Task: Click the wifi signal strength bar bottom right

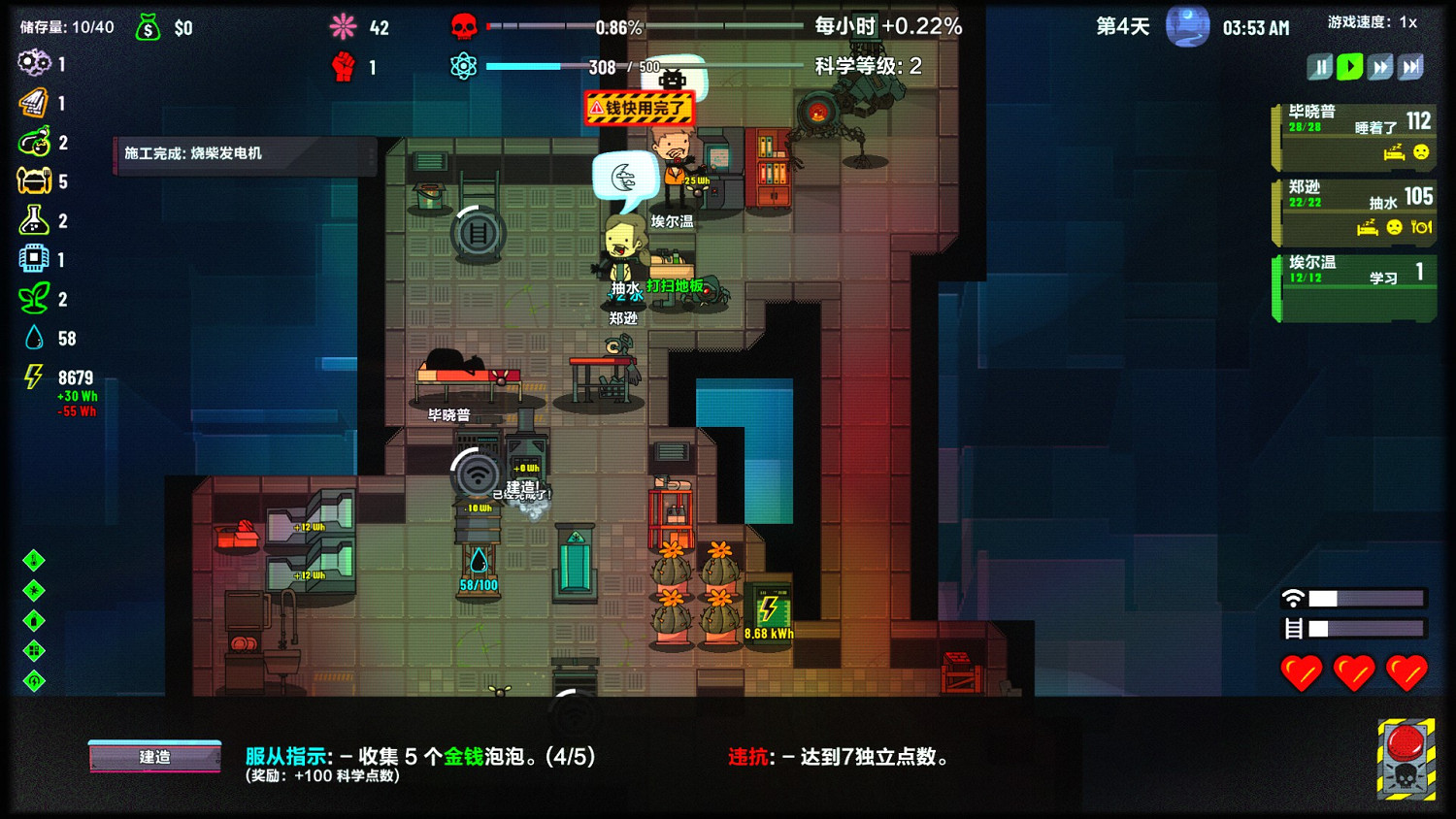Action: (1354, 597)
